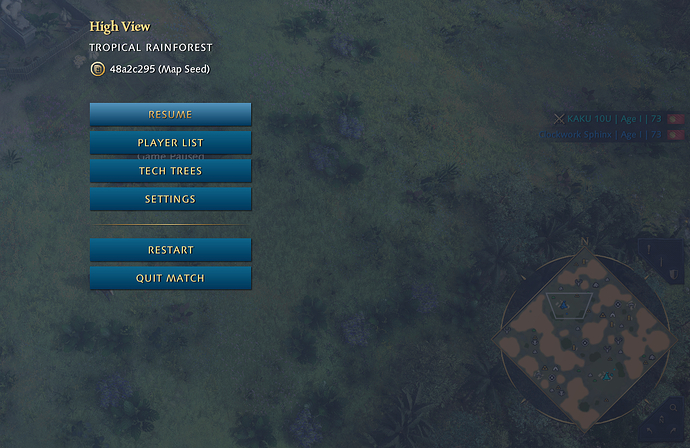
Task: Copy the map seed icon
Action: (x=97, y=69)
